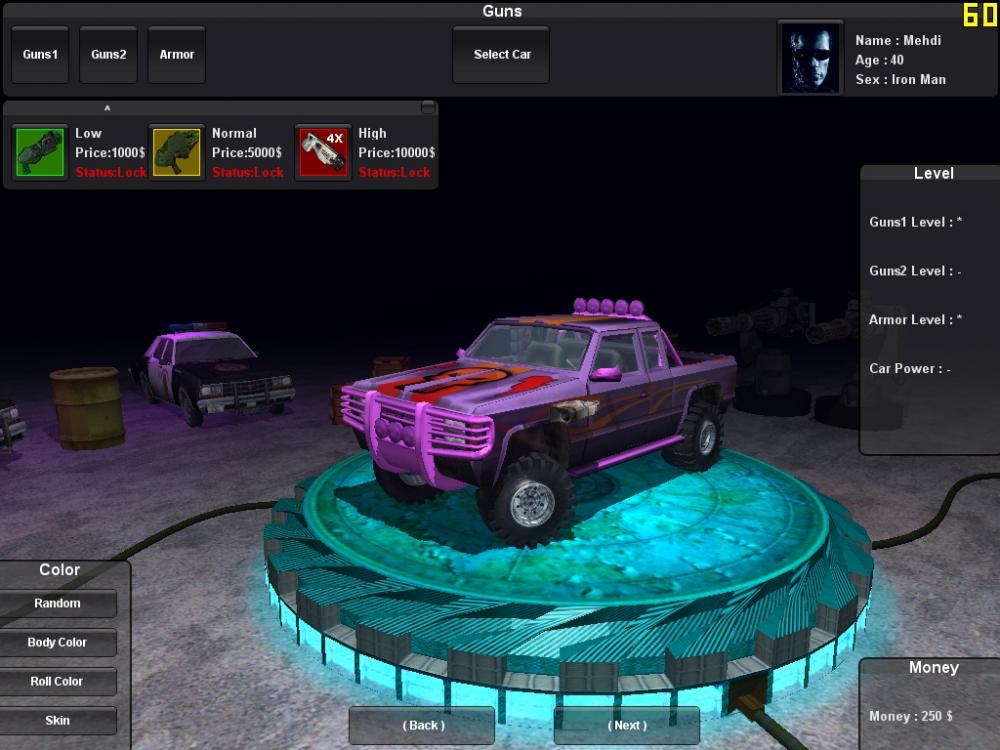
Task: Change the Roll Color
Action: pyautogui.click(x=57, y=682)
